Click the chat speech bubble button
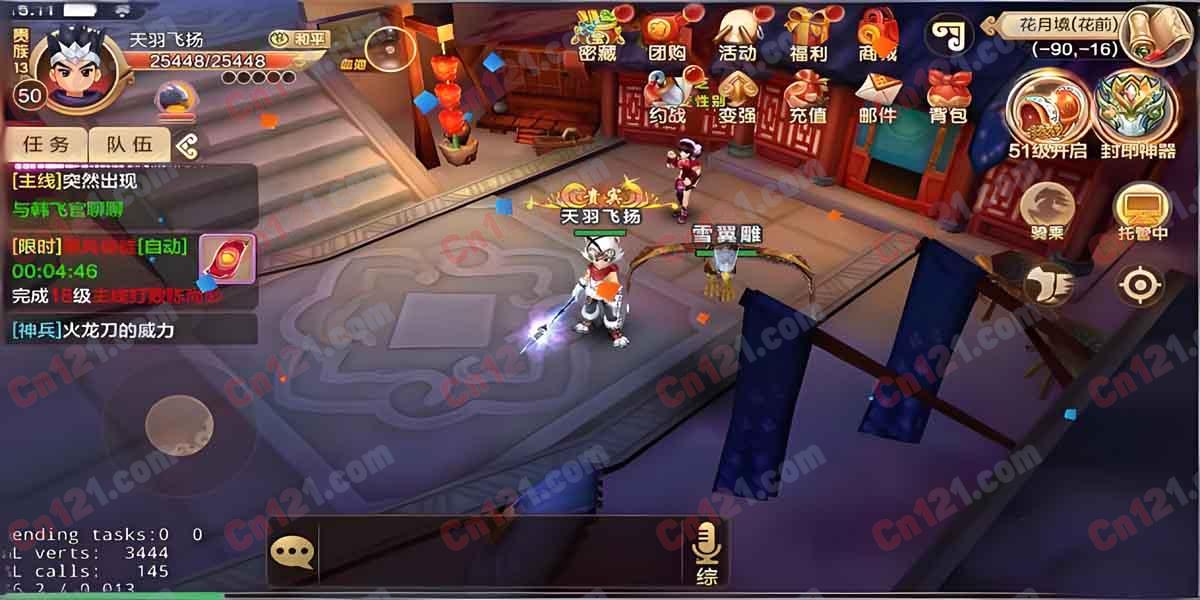The height and width of the screenshot is (600, 1200). [292, 551]
